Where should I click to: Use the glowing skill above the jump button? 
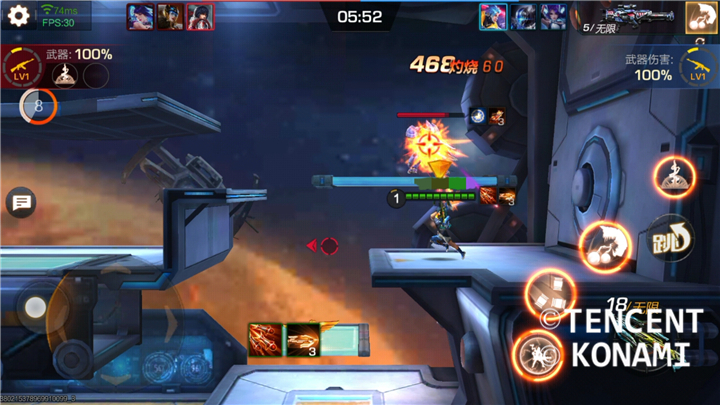[675, 177]
